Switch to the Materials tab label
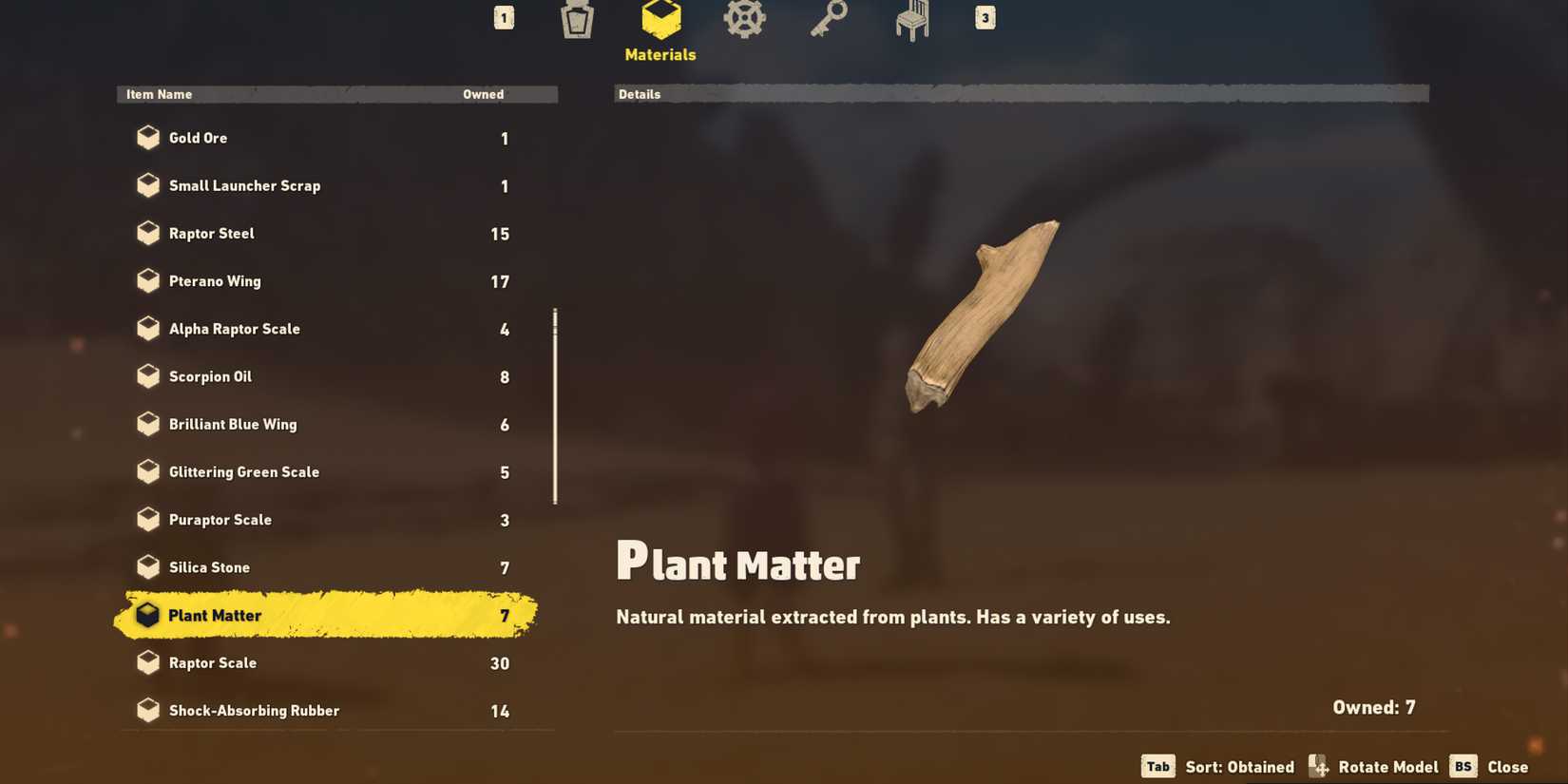Viewport: 1568px width, 784px height. coord(659,54)
